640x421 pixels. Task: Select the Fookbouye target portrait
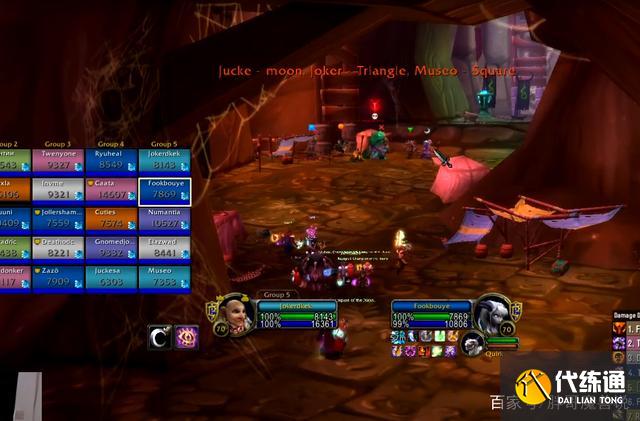point(492,313)
